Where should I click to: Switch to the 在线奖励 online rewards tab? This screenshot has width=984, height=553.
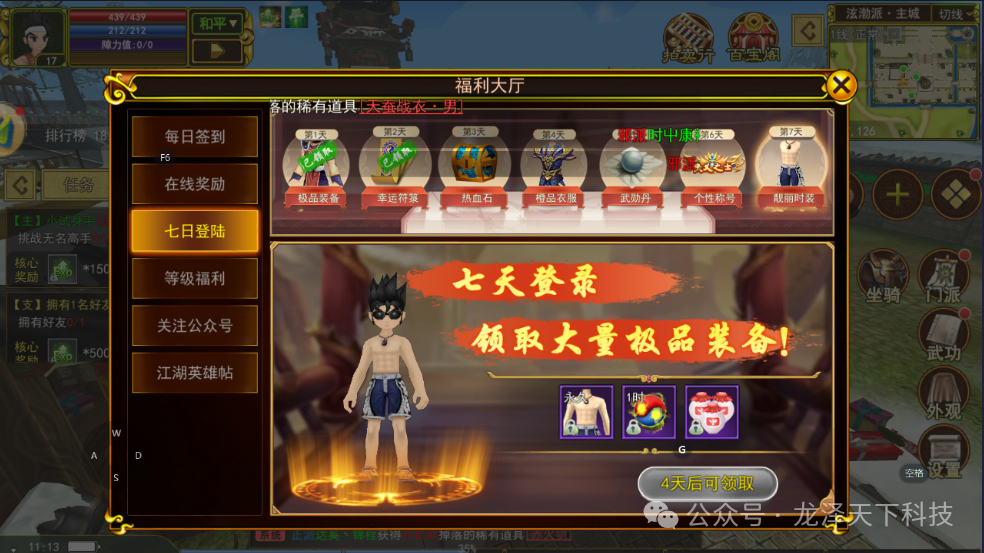[x=194, y=184]
